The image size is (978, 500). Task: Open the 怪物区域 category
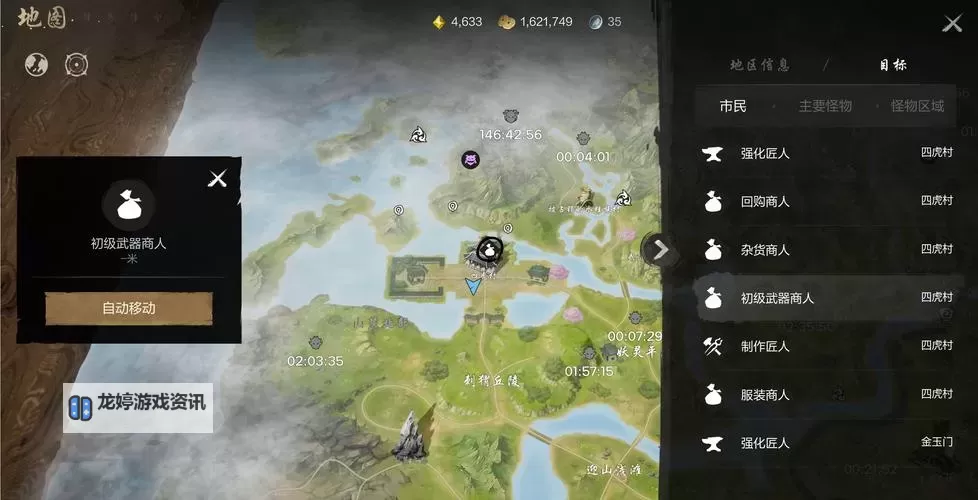[917, 106]
